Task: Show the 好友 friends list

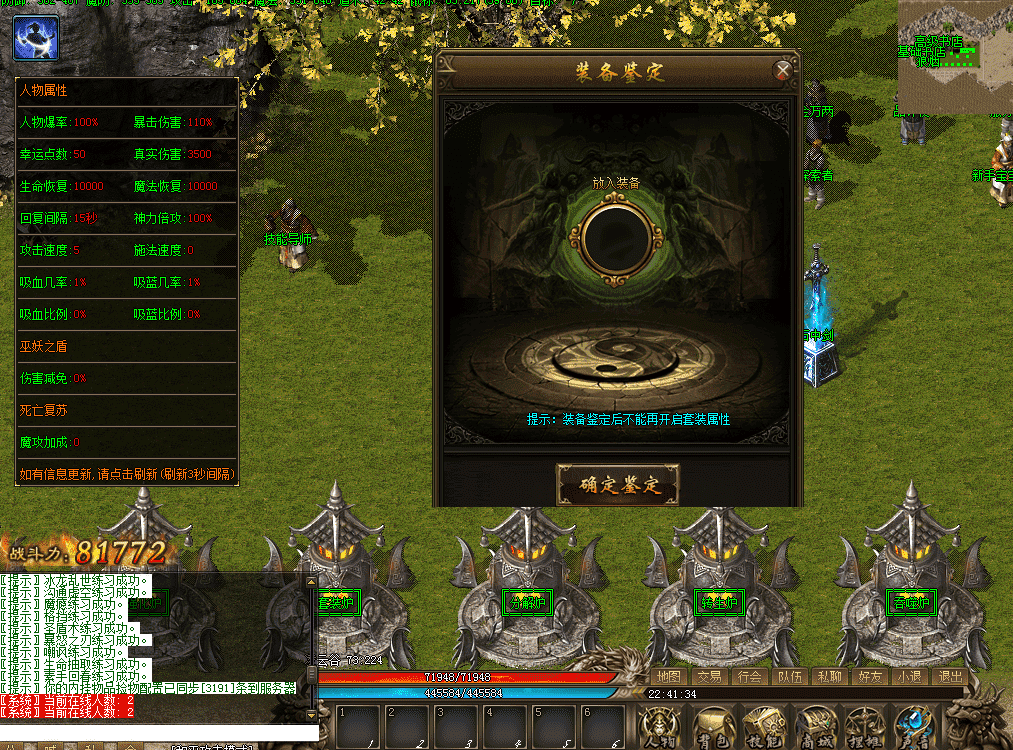Action: pyautogui.click(x=869, y=676)
